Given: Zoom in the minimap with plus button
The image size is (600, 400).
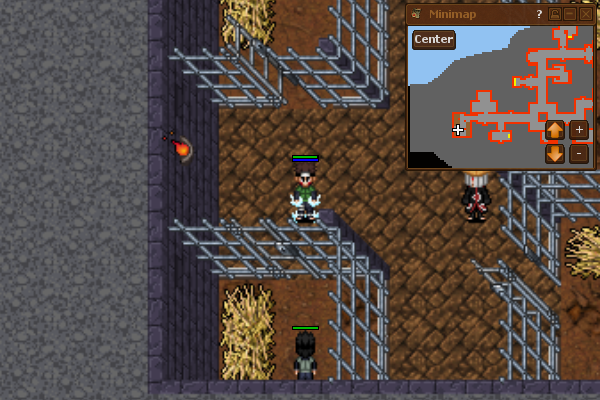Looking at the screenshot, I should tap(579, 129).
